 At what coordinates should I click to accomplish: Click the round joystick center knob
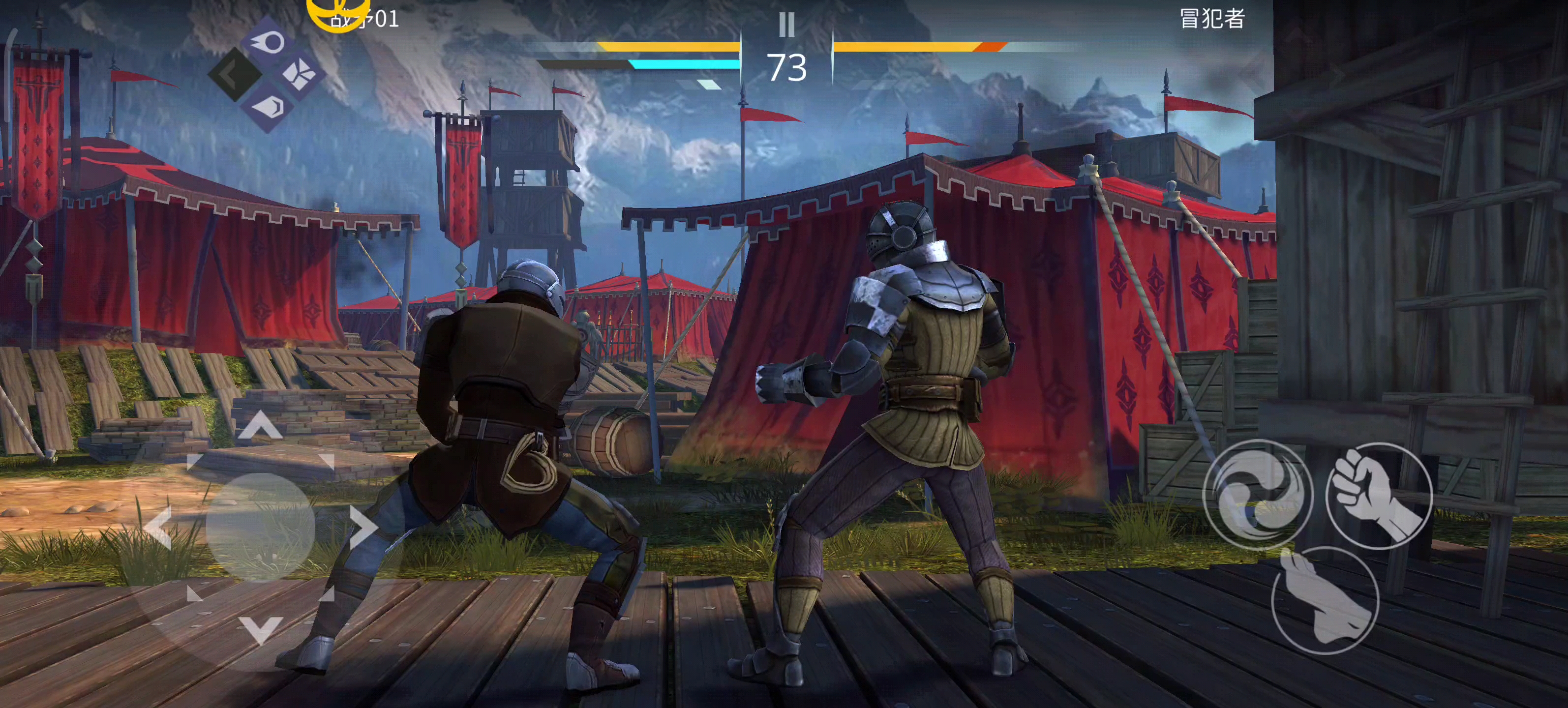pos(261,527)
